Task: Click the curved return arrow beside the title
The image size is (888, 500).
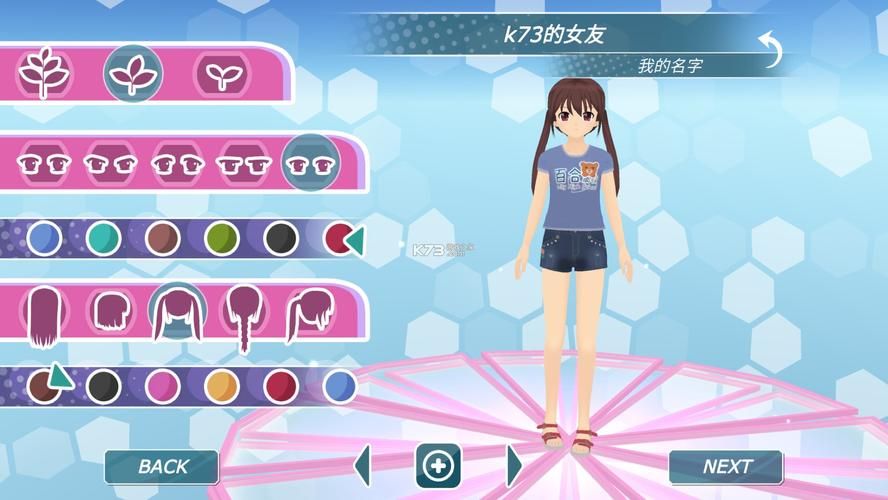Action: [x=768, y=48]
